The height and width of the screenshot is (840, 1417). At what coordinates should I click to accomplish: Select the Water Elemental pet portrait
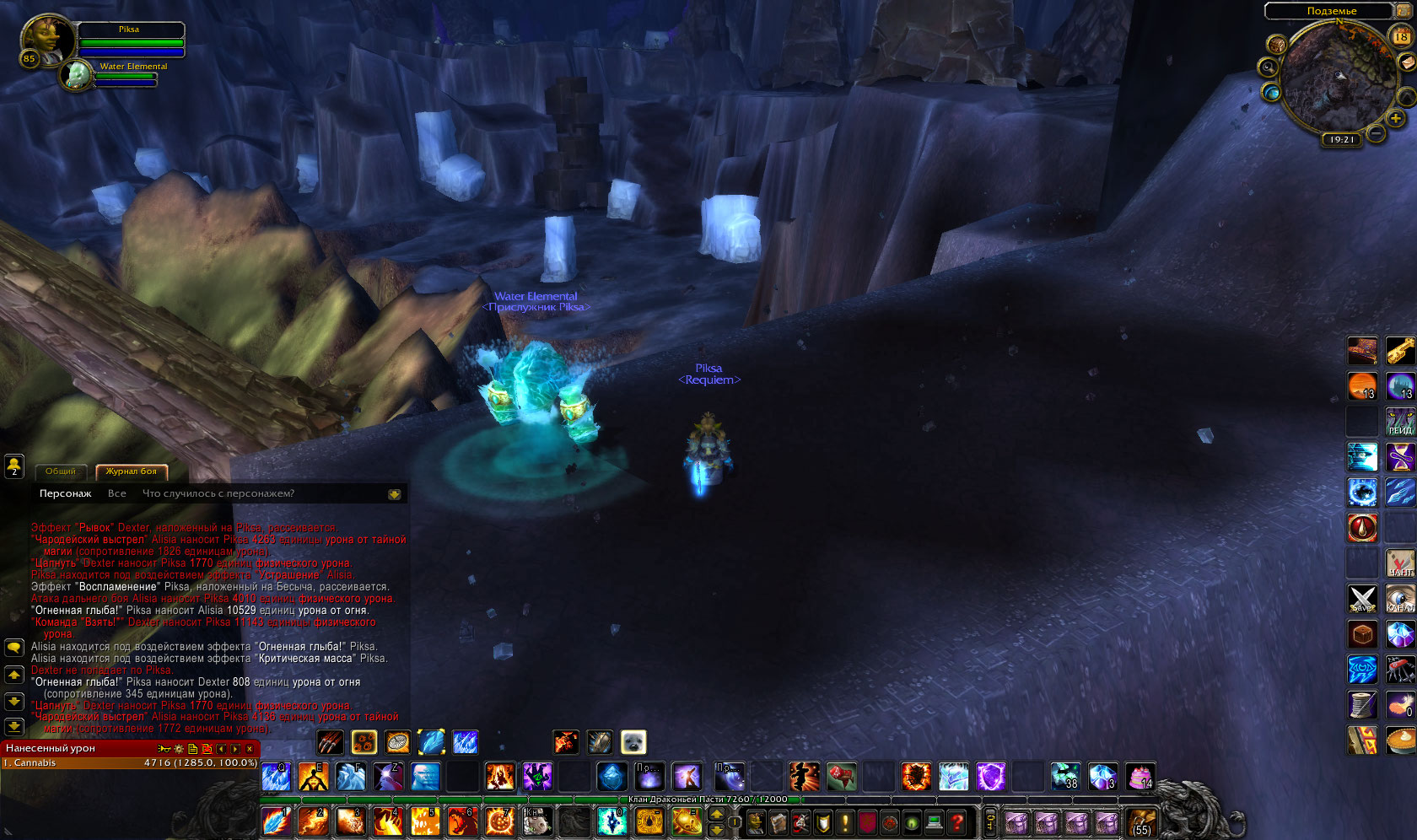[x=78, y=75]
